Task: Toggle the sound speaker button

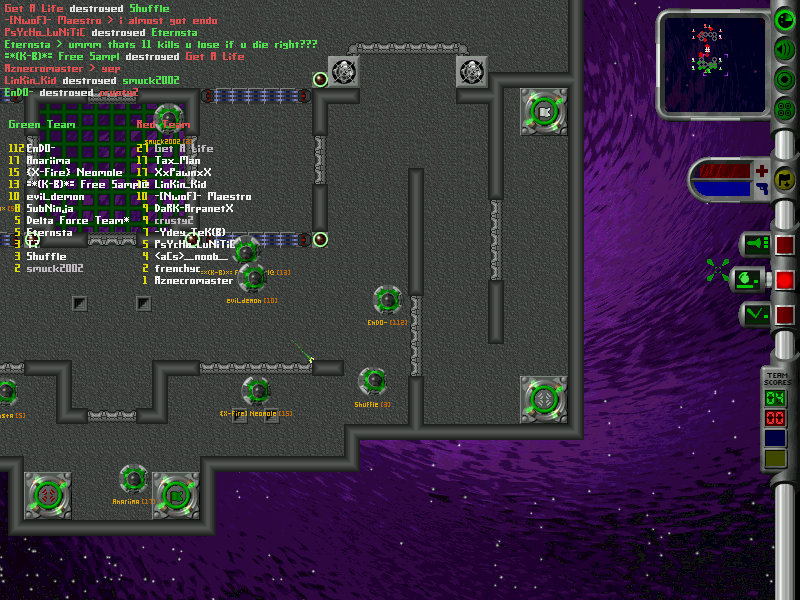Action: (x=786, y=49)
